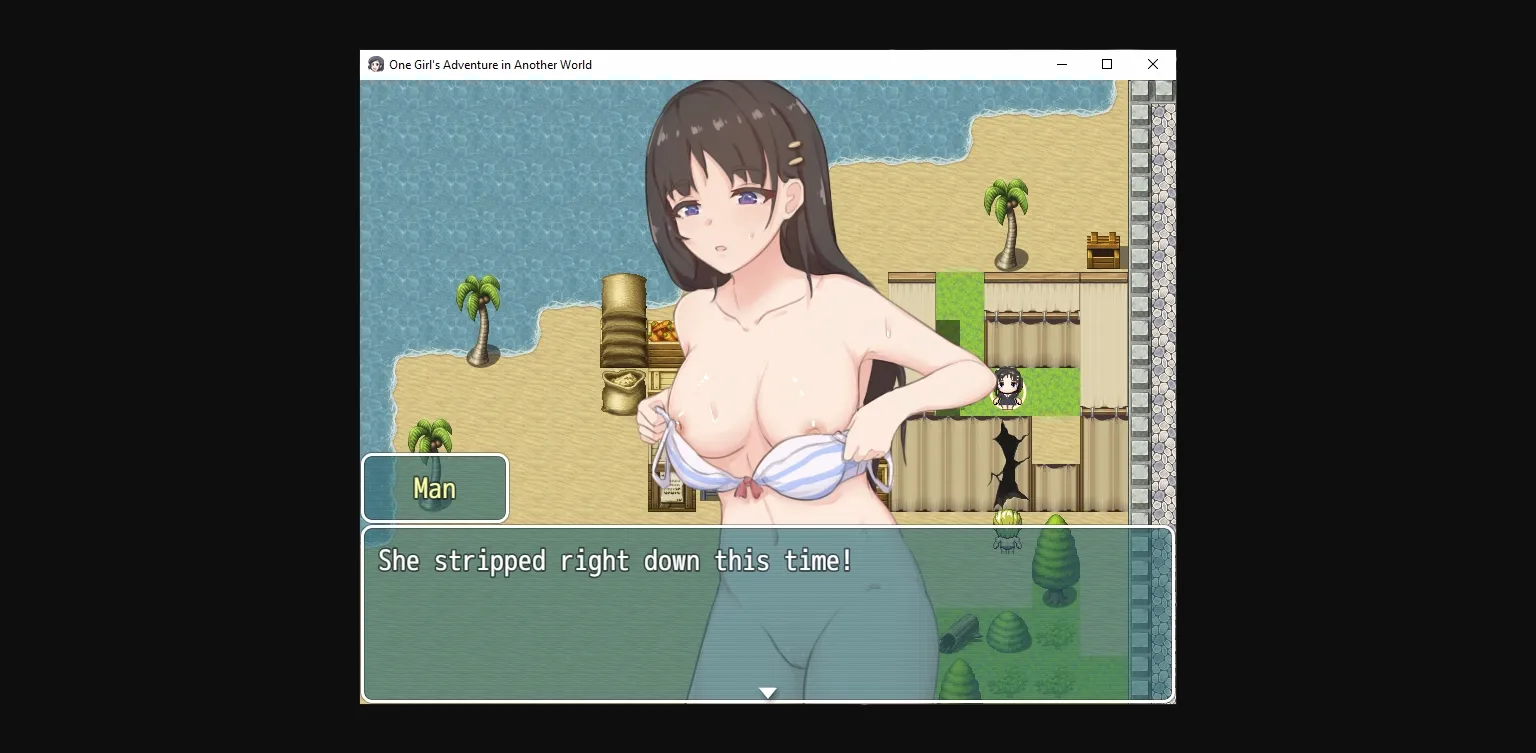This screenshot has height=753, width=1536.
Task: Click the cobblestone path on the right edge
Action: point(1160,300)
